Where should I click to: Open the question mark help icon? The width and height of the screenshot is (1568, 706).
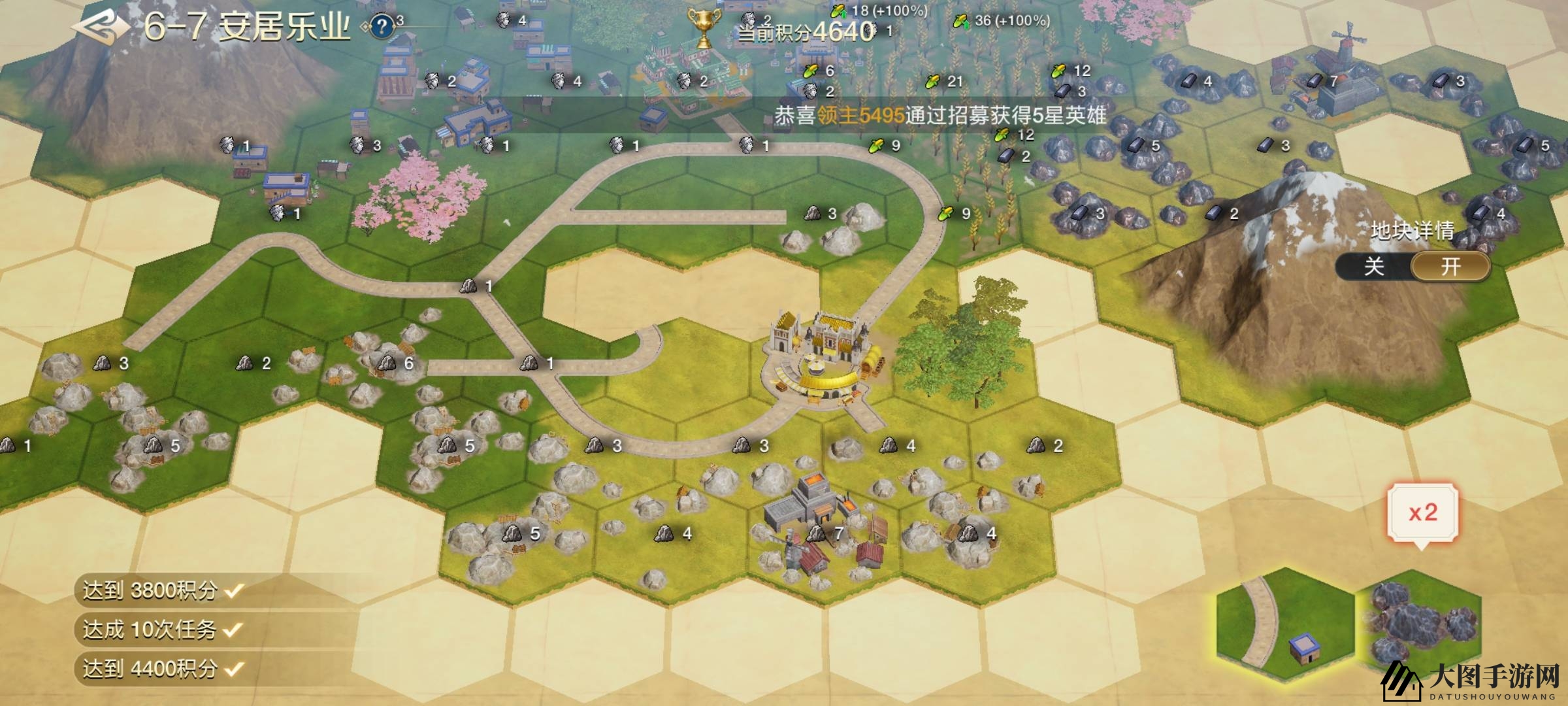pos(382,27)
